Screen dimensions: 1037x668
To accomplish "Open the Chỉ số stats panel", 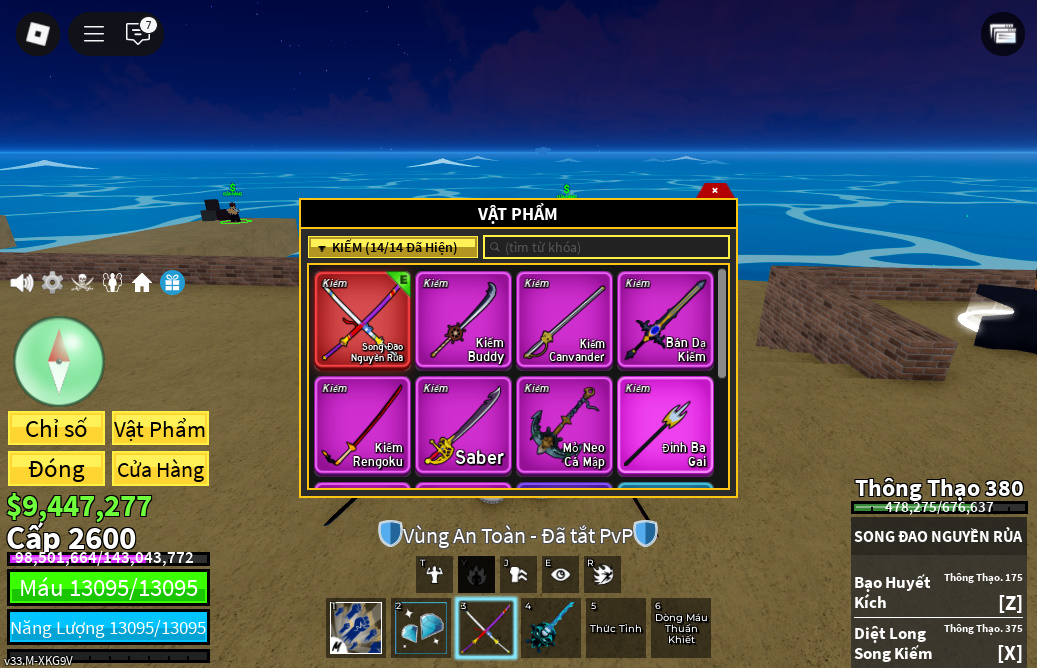I will coord(56,429).
